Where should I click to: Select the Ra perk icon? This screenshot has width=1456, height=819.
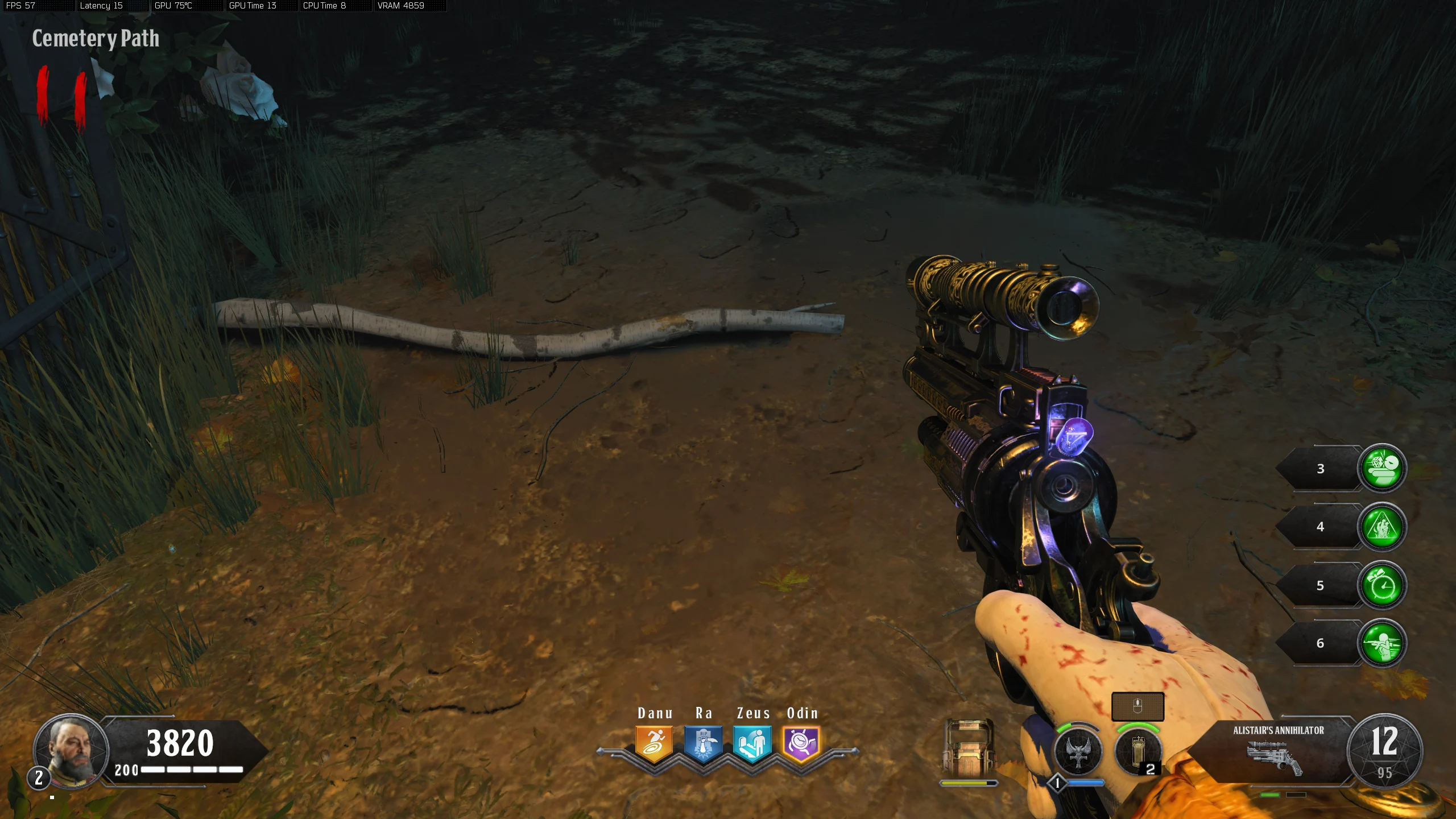pos(703,743)
